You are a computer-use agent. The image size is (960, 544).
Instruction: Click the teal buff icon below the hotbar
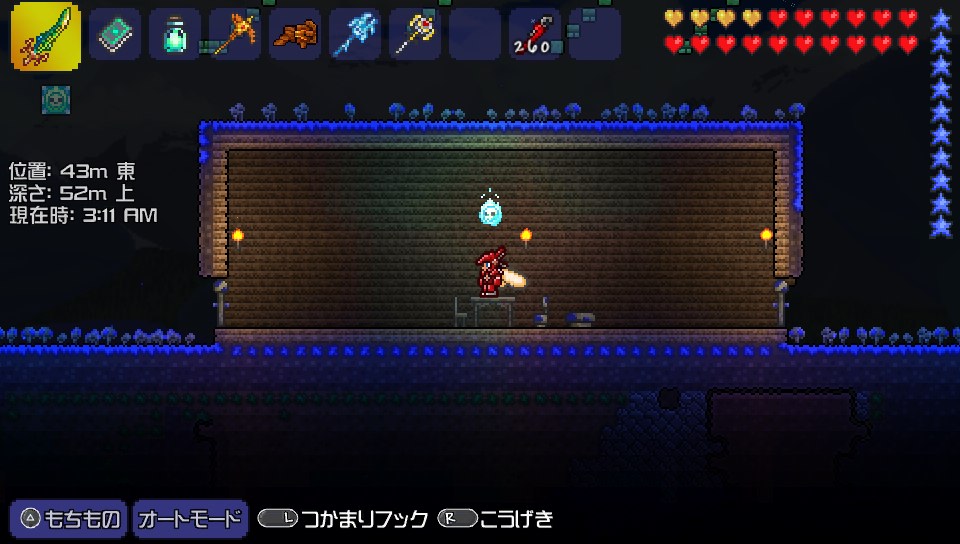click(55, 99)
